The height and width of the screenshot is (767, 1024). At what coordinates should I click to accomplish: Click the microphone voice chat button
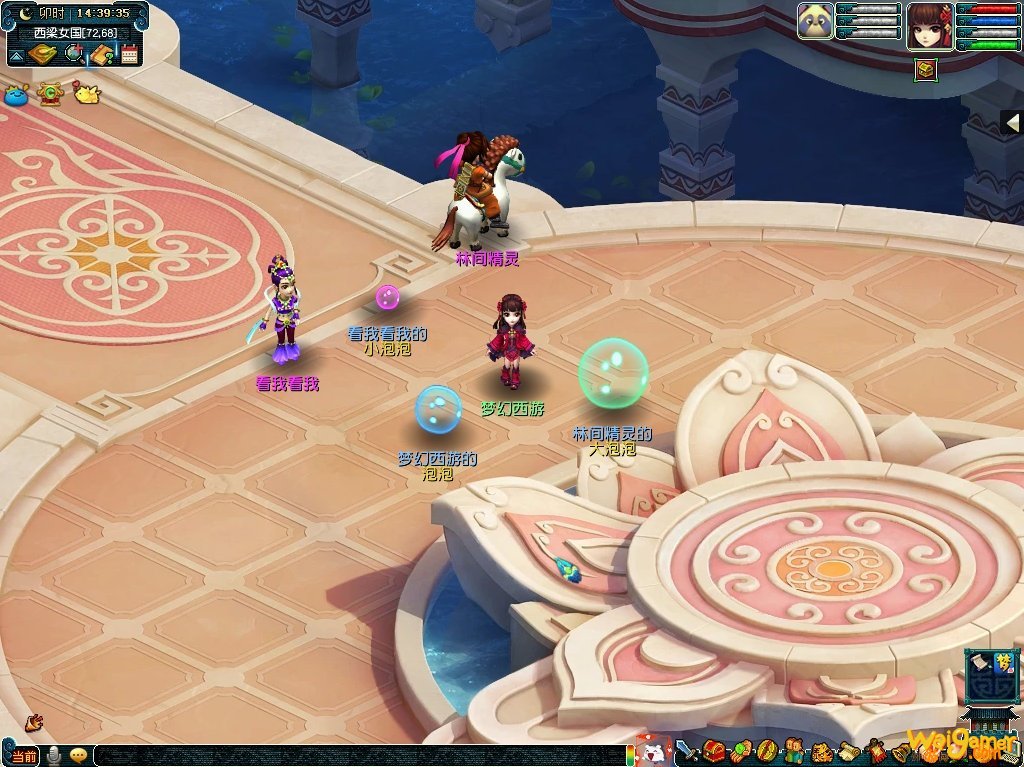[55, 756]
